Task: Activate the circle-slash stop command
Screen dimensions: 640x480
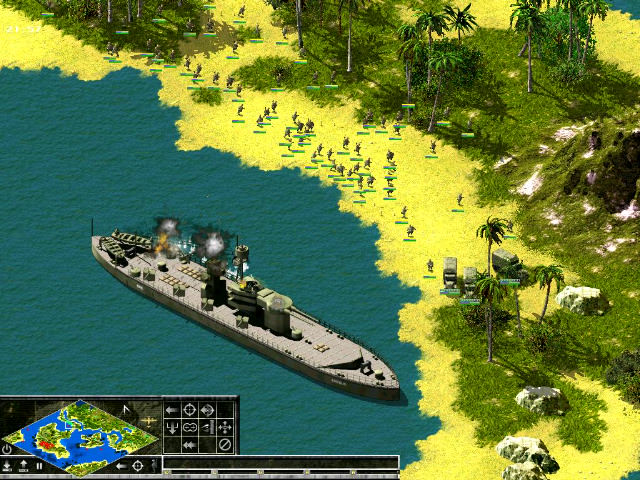Action: point(225,445)
